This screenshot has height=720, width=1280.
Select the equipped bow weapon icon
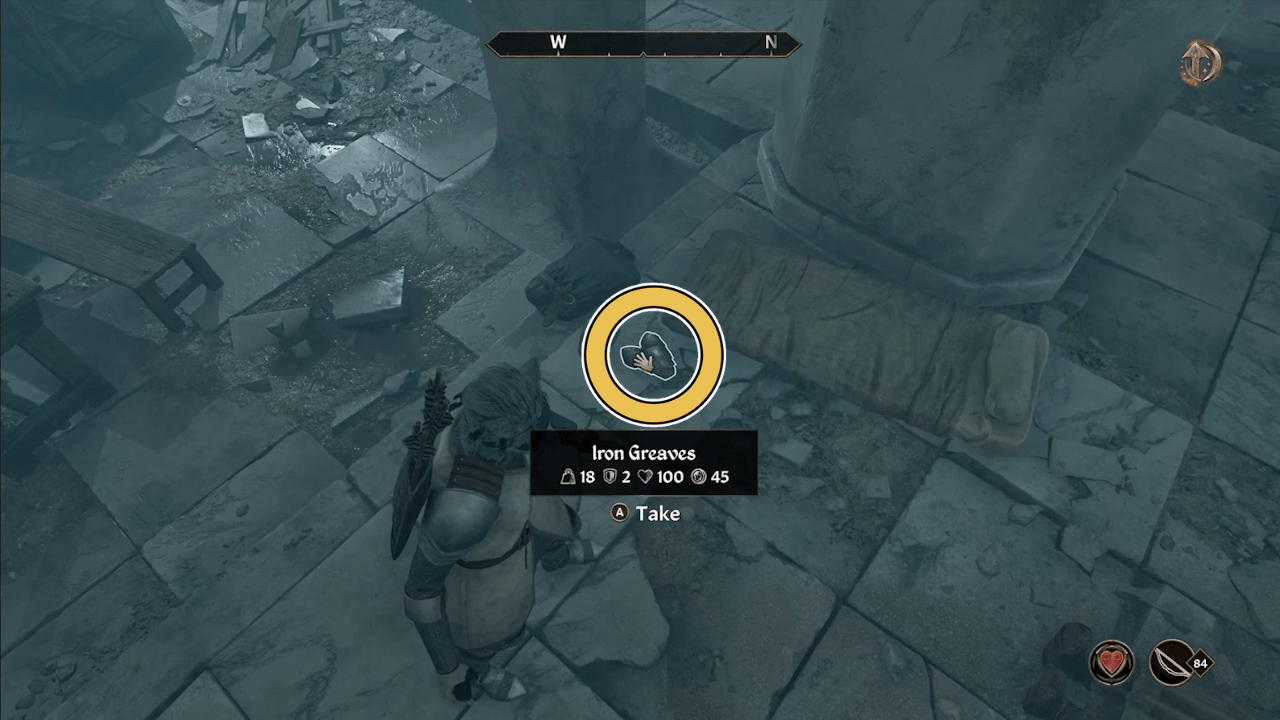pos(1172,662)
